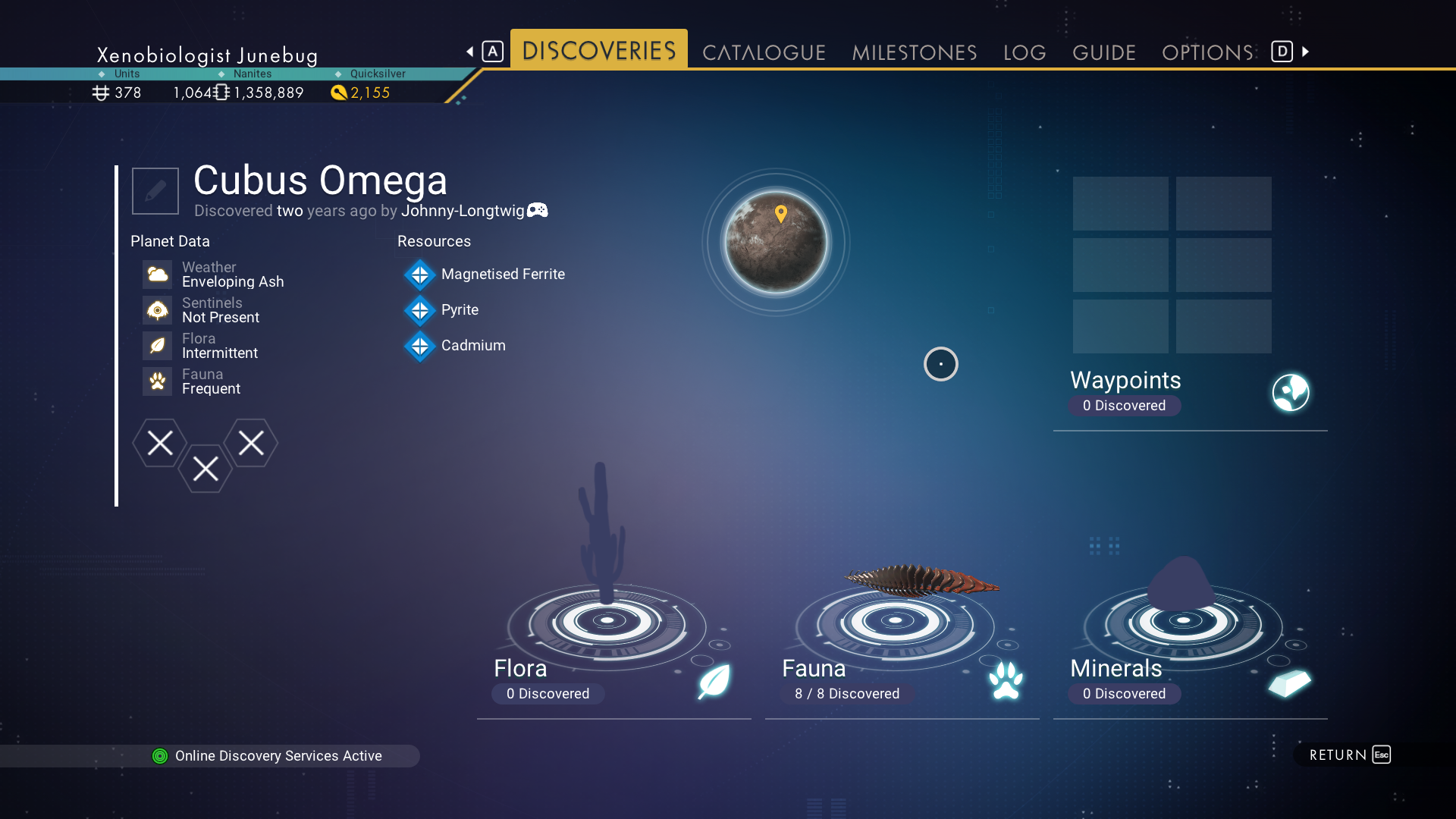Rename planet with the pencil edit icon
This screenshot has height=819, width=1456.
155,191
